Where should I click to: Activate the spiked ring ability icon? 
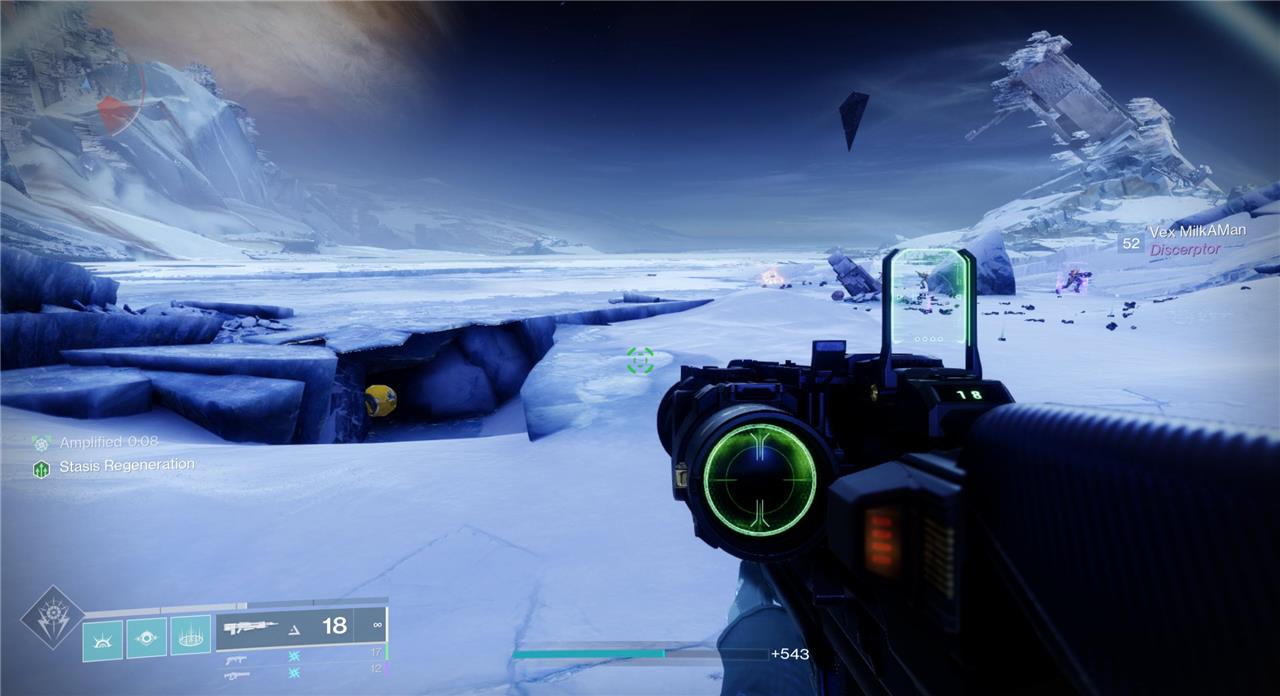(x=190, y=636)
